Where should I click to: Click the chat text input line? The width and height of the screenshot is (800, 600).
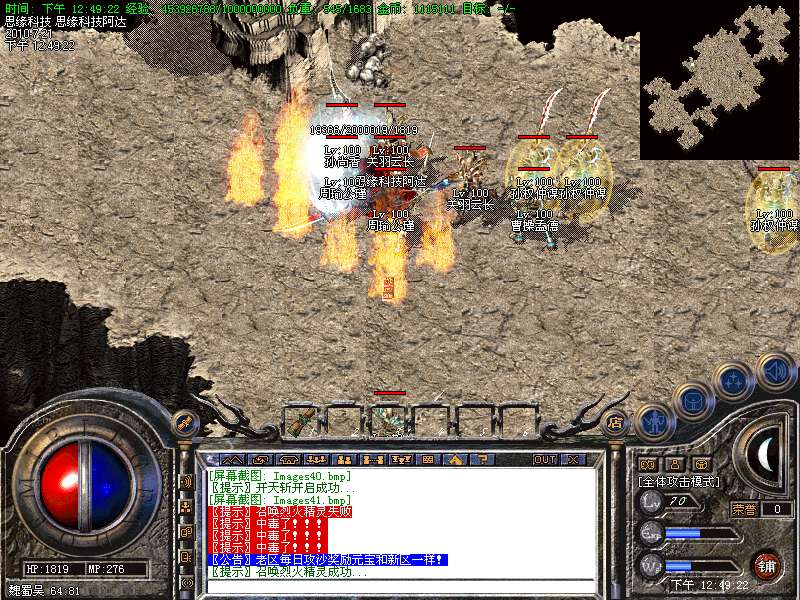(400, 585)
